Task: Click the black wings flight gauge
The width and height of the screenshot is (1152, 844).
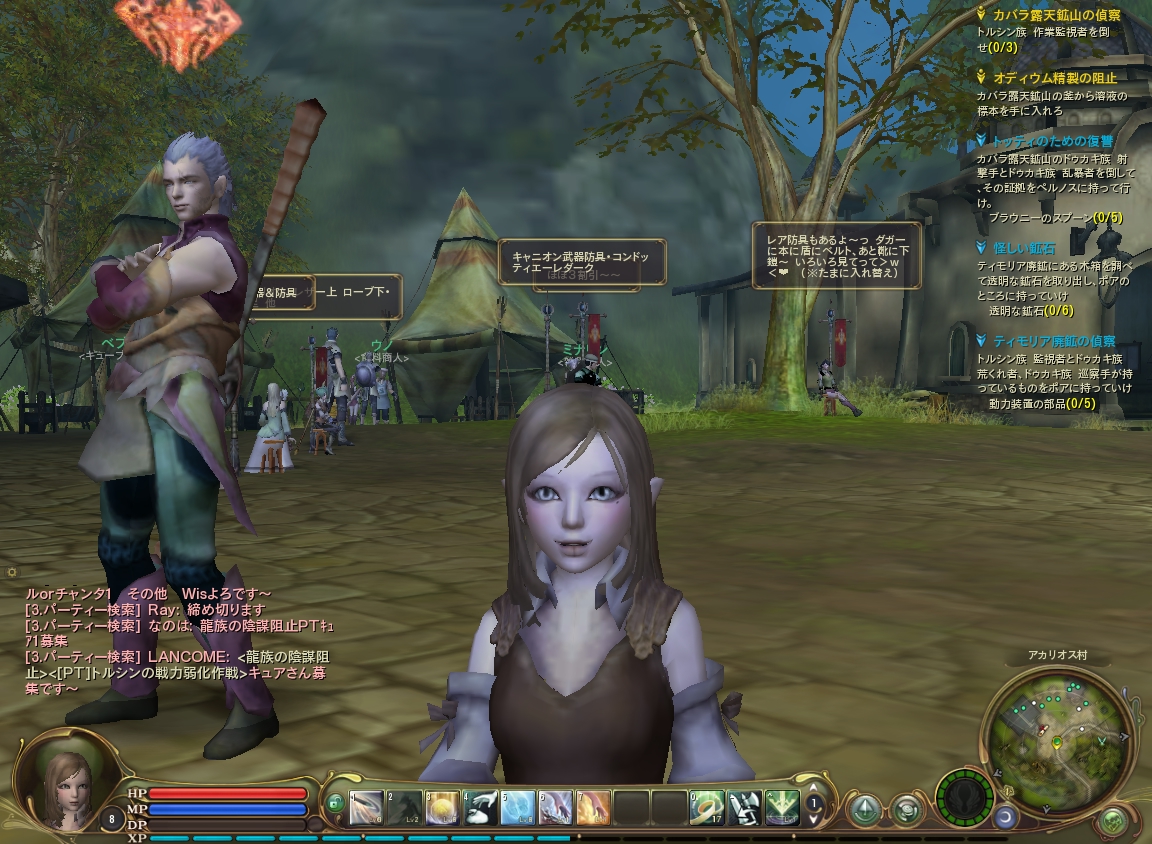Action: [965, 797]
